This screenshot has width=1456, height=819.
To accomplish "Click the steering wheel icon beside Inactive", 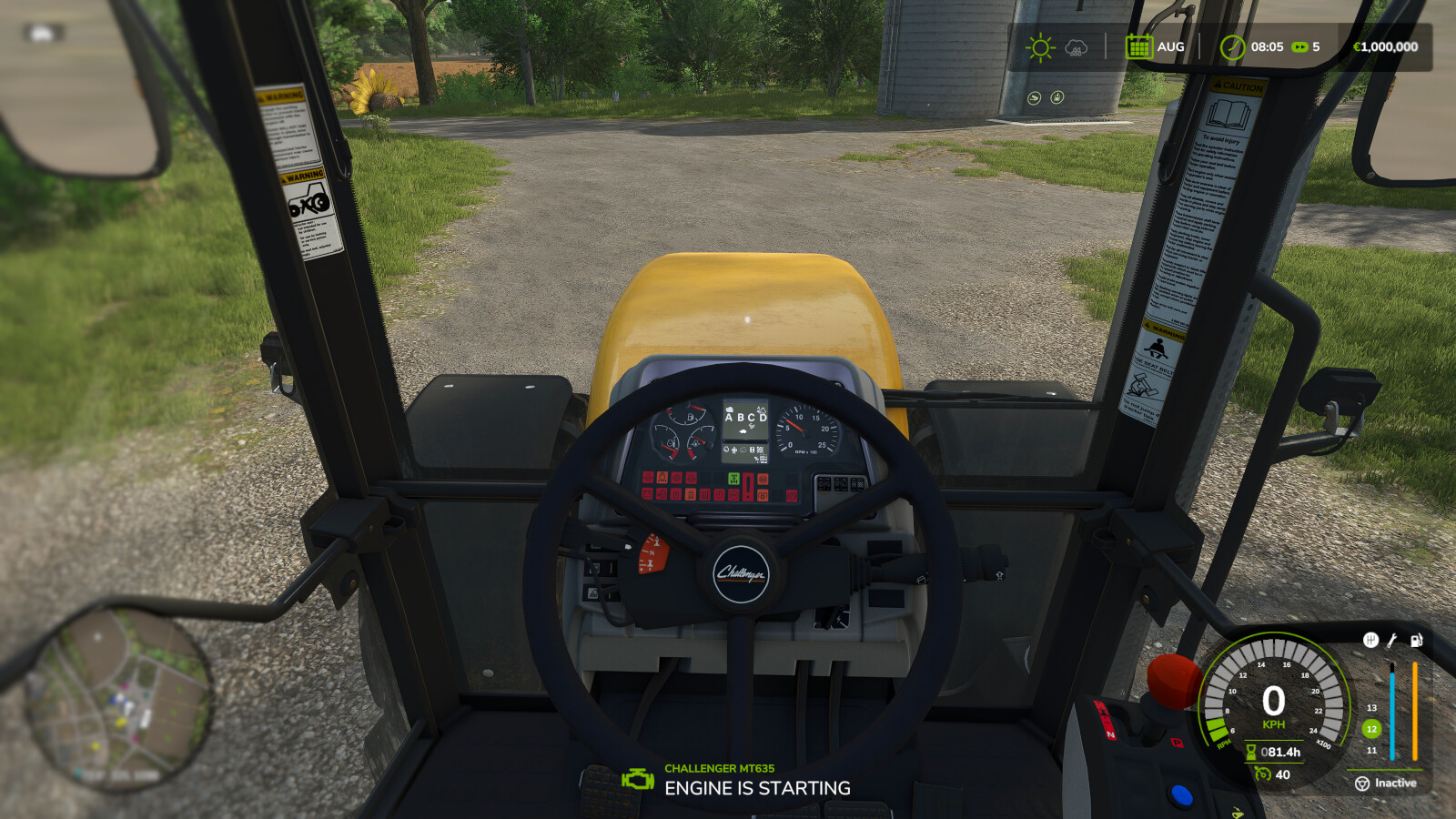I will [x=1363, y=783].
